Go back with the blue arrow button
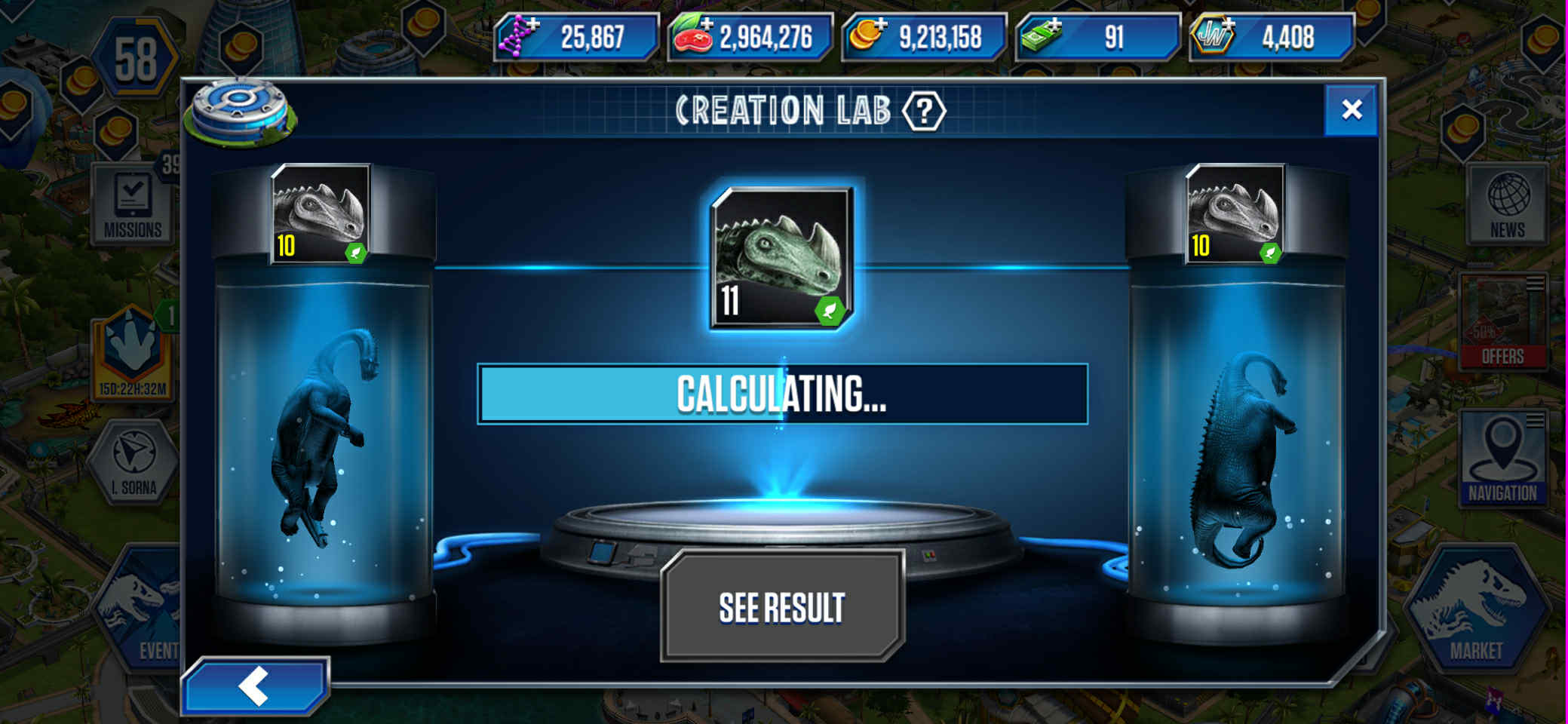 (255, 686)
